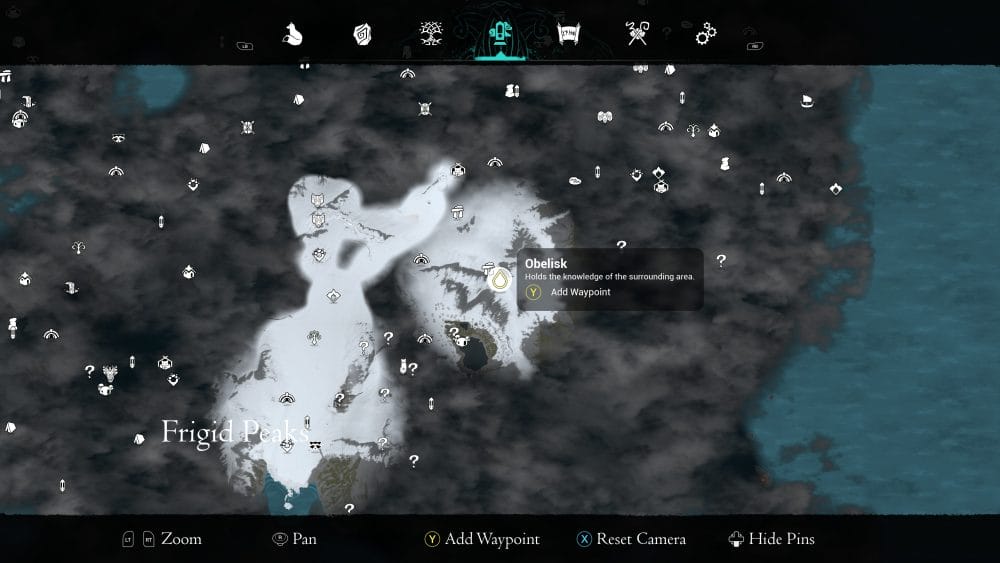Open the scroll journal tab
This screenshot has height=563, width=1000.
(x=567, y=35)
